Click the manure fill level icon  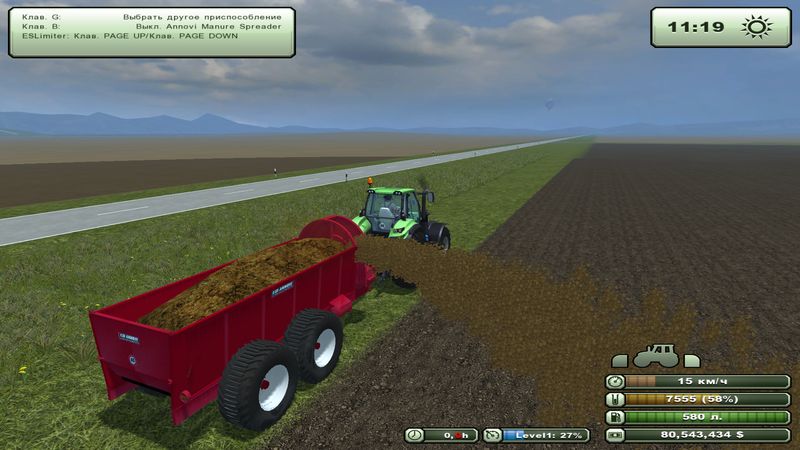616,399
